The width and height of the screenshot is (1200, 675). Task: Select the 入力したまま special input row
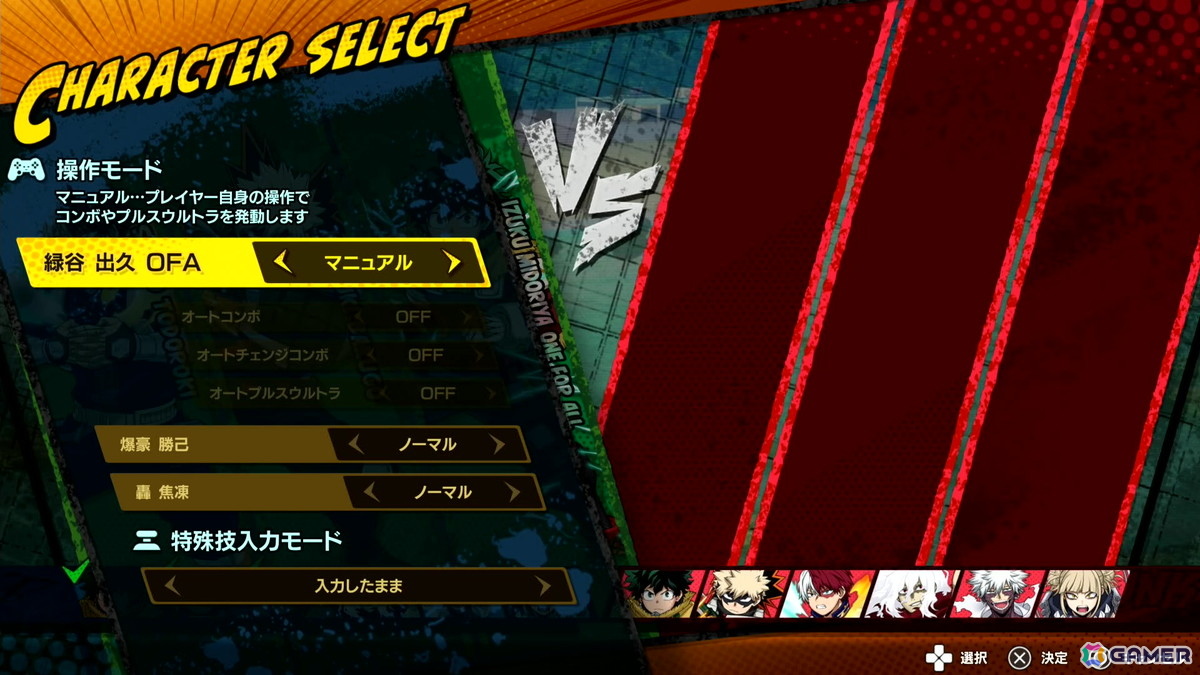click(358, 587)
